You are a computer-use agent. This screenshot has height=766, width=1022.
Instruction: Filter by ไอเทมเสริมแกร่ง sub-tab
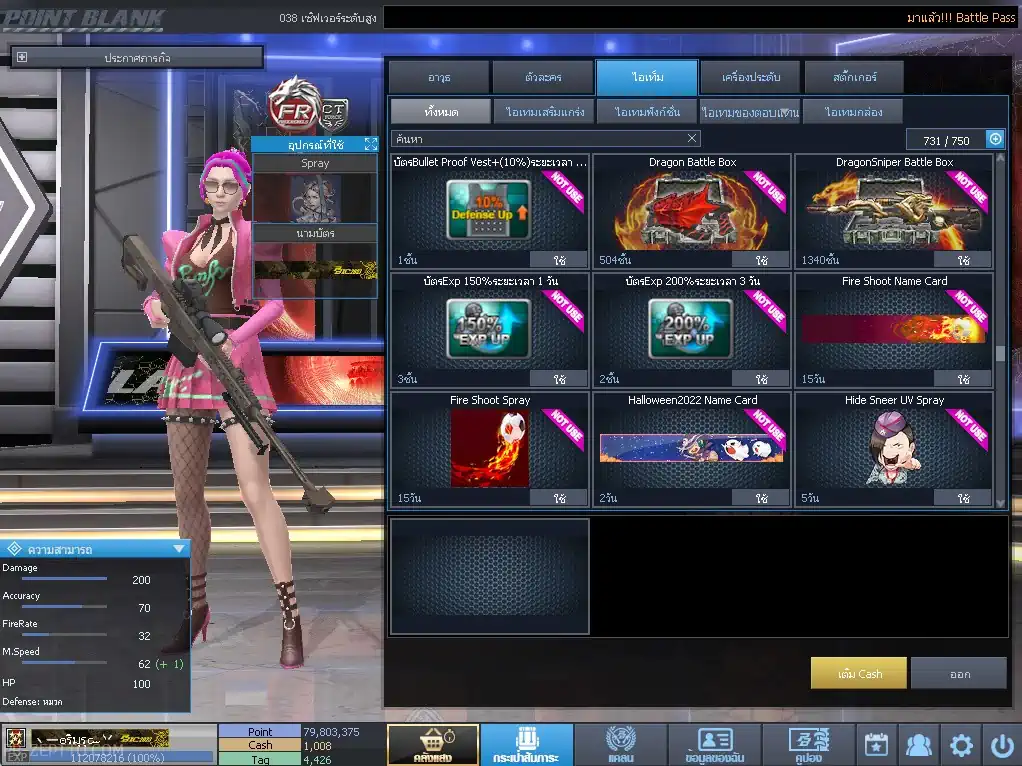544,112
